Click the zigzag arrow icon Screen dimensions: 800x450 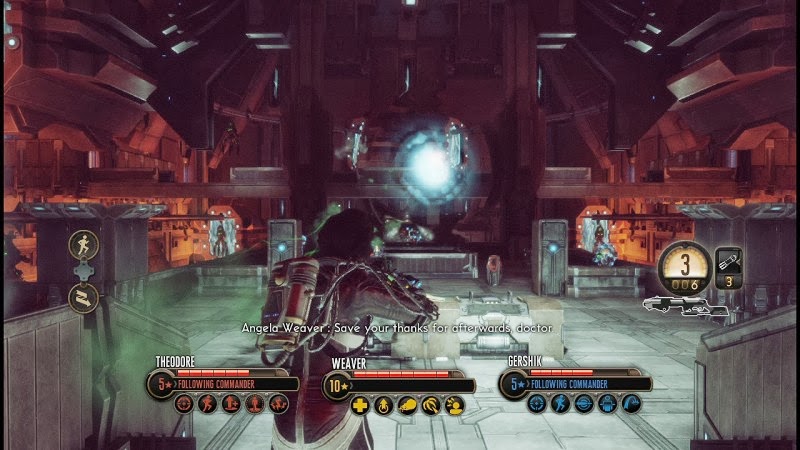[83, 295]
